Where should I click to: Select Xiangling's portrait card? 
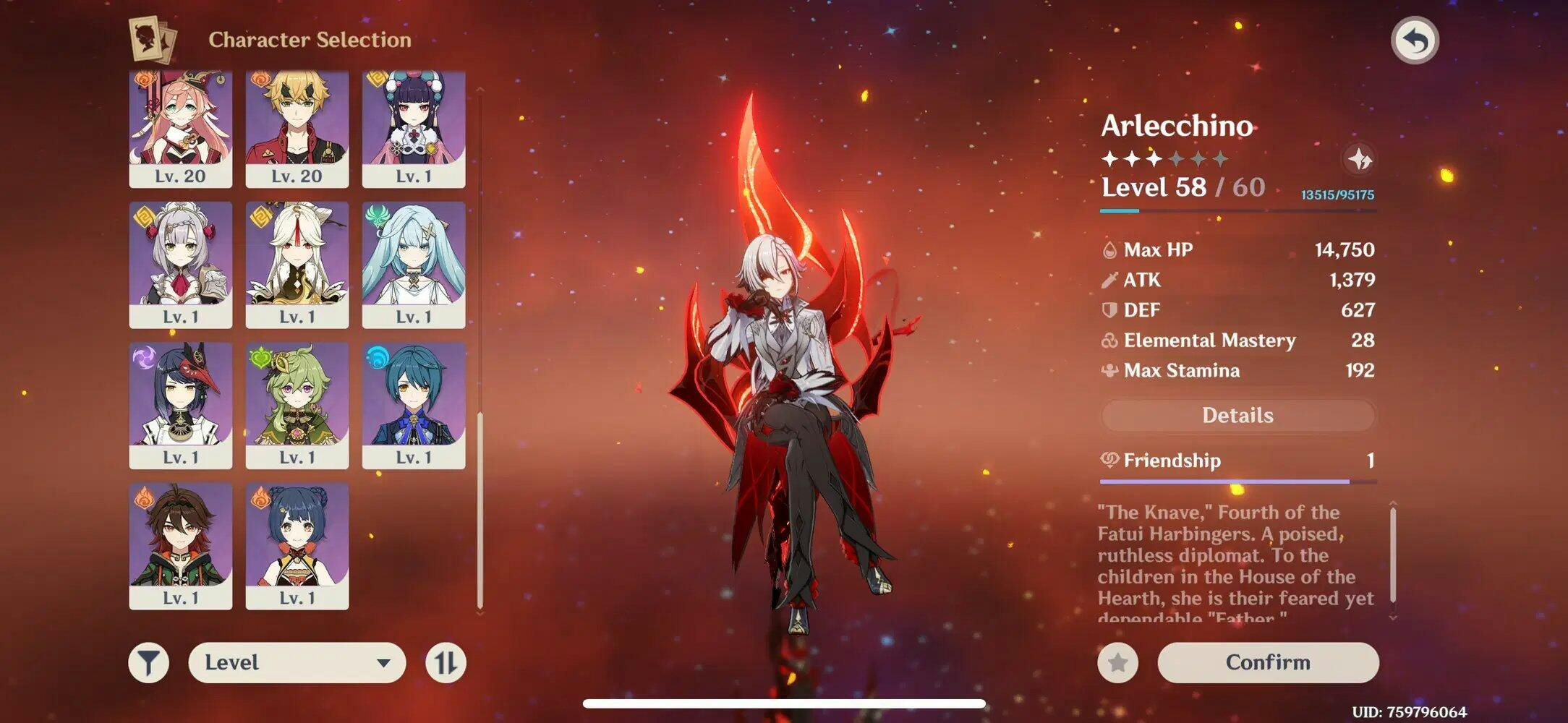coord(297,546)
